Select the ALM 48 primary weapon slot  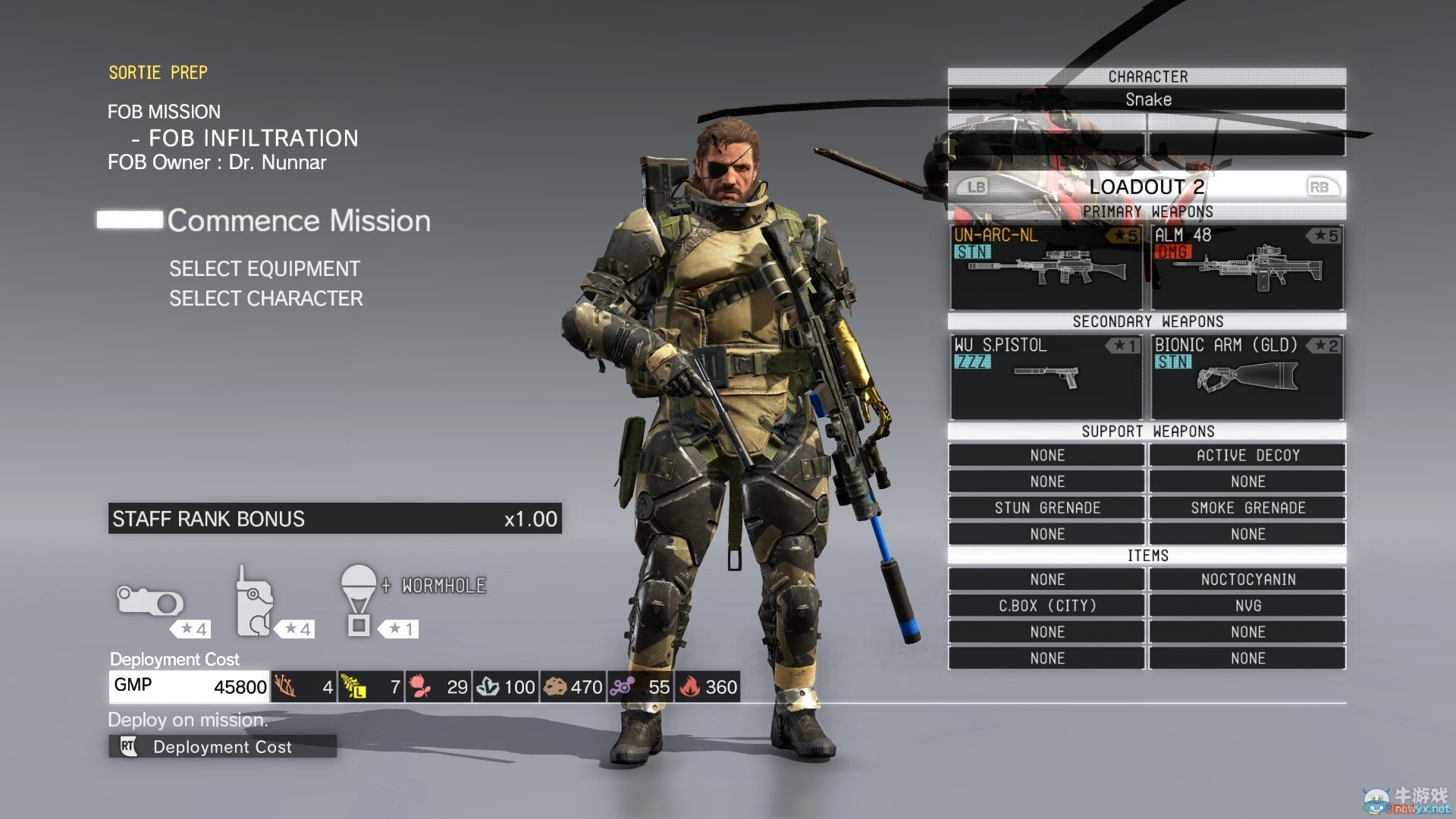click(1247, 267)
